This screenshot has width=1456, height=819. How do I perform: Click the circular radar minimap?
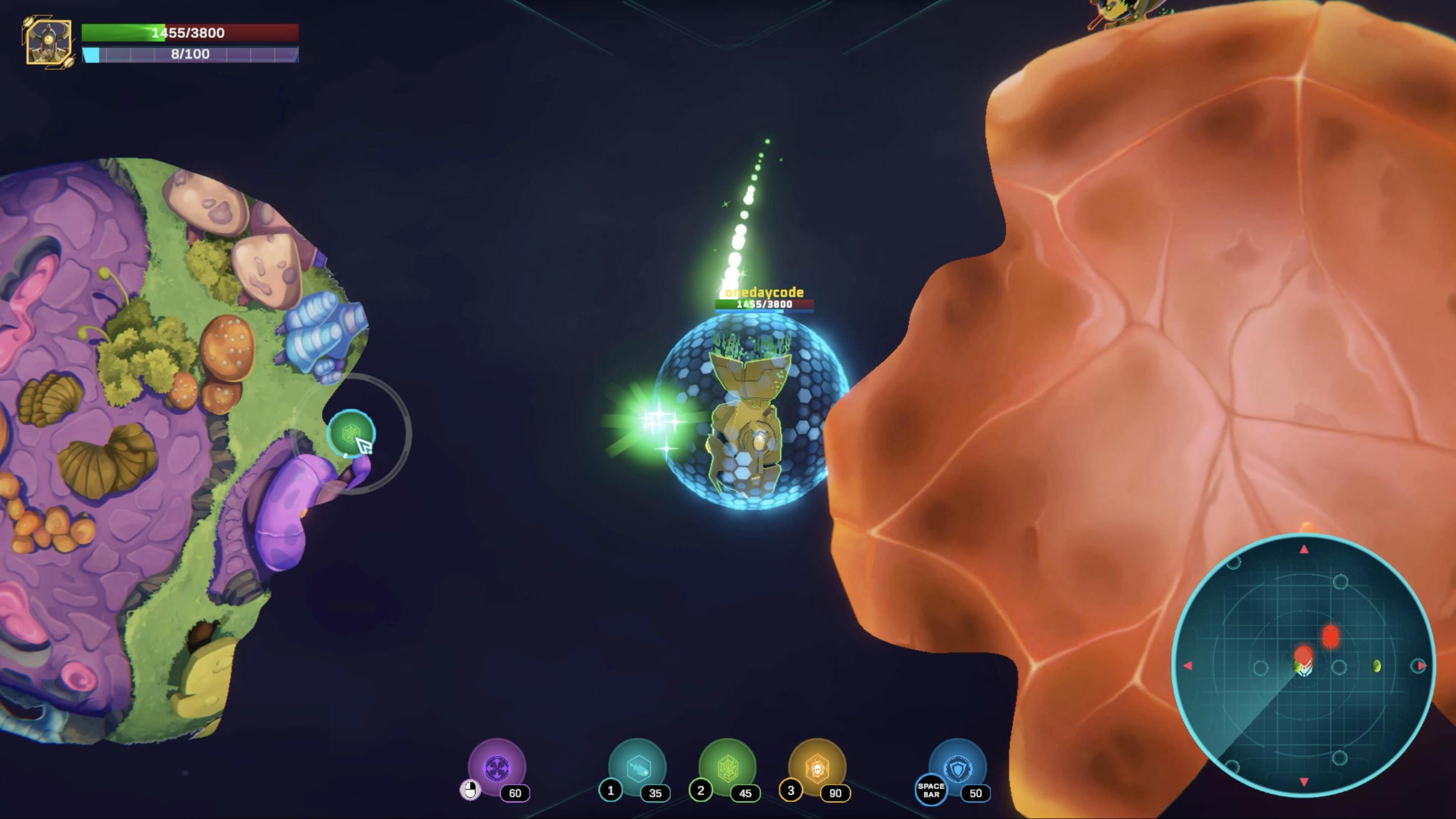[1303, 665]
